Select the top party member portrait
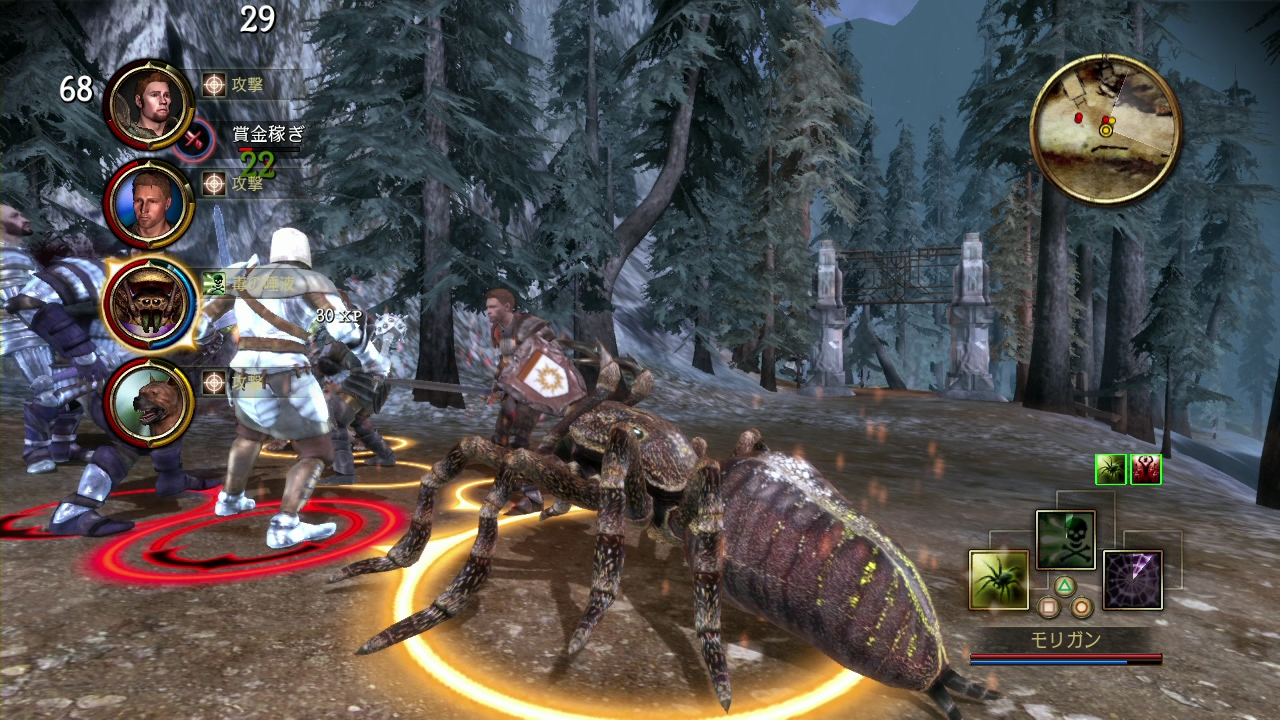Viewport: 1280px width, 720px height. point(148,104)
